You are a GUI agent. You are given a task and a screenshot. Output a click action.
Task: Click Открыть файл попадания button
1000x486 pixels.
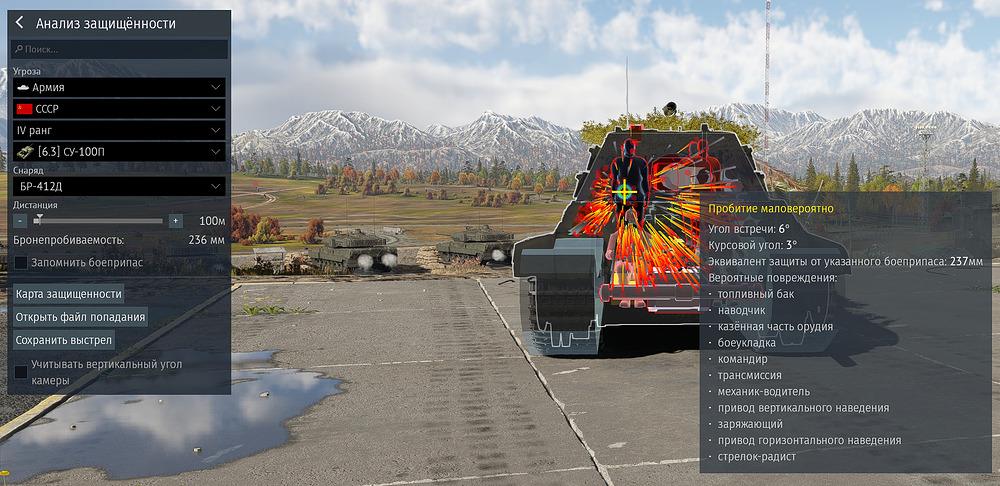pos(81,317)
